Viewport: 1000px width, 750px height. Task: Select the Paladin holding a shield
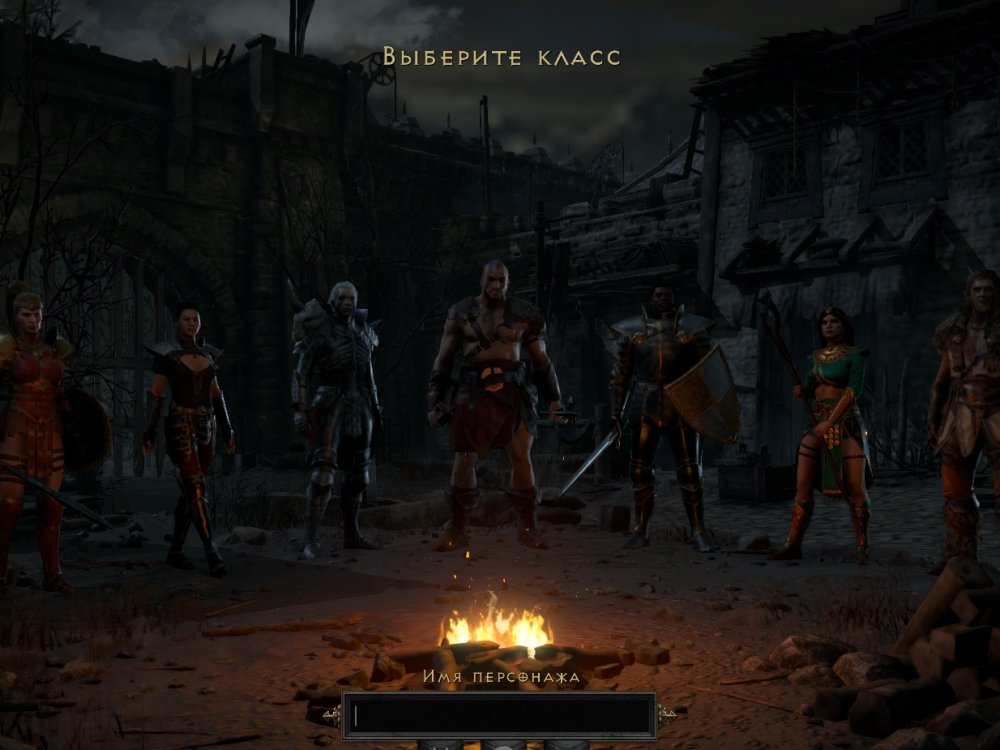pos(663,410)
